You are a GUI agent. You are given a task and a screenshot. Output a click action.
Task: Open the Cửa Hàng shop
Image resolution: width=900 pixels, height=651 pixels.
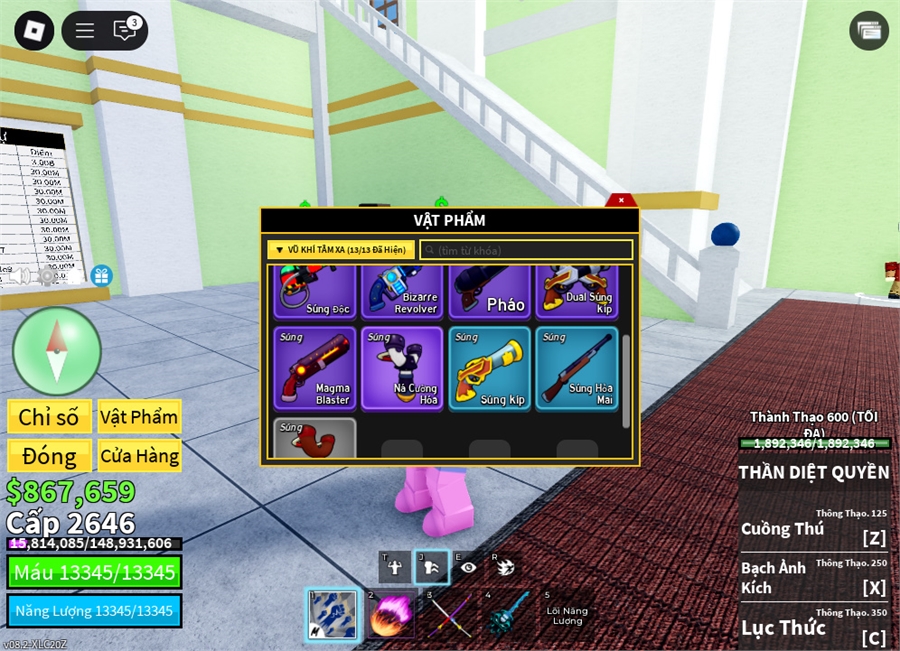139,456
